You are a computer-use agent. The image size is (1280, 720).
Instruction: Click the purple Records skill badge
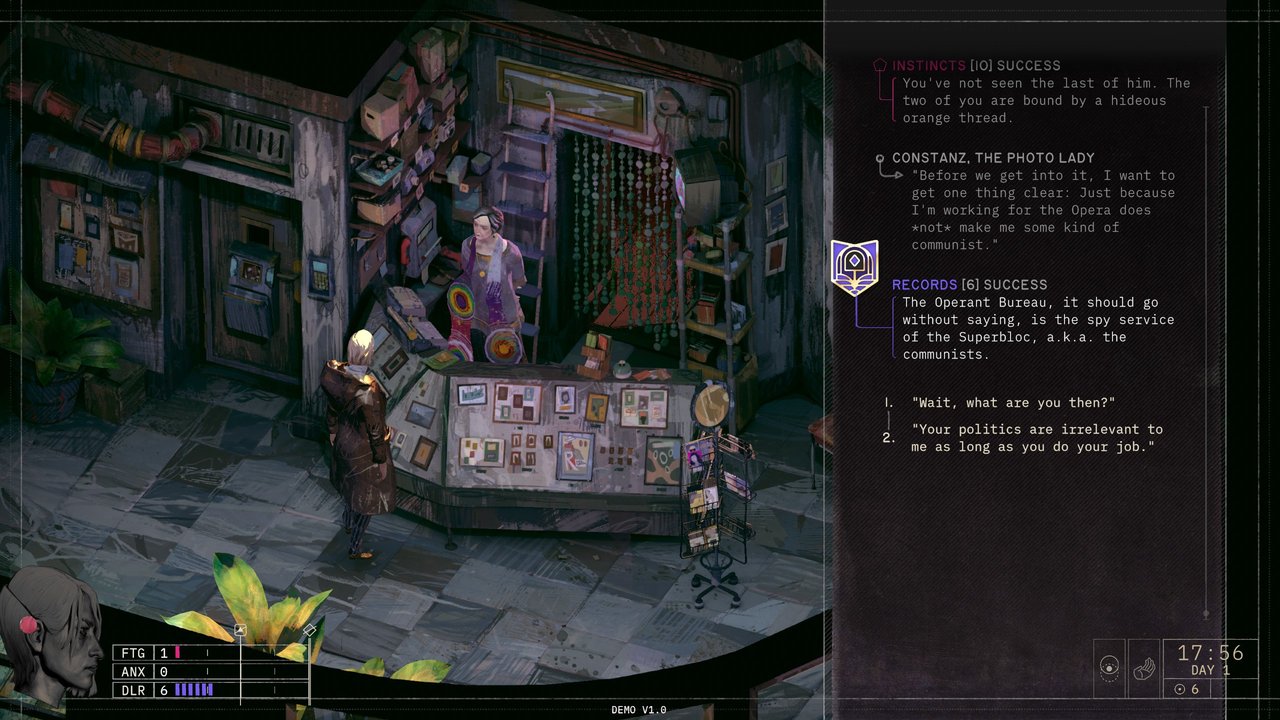click(x=854, y=268)
